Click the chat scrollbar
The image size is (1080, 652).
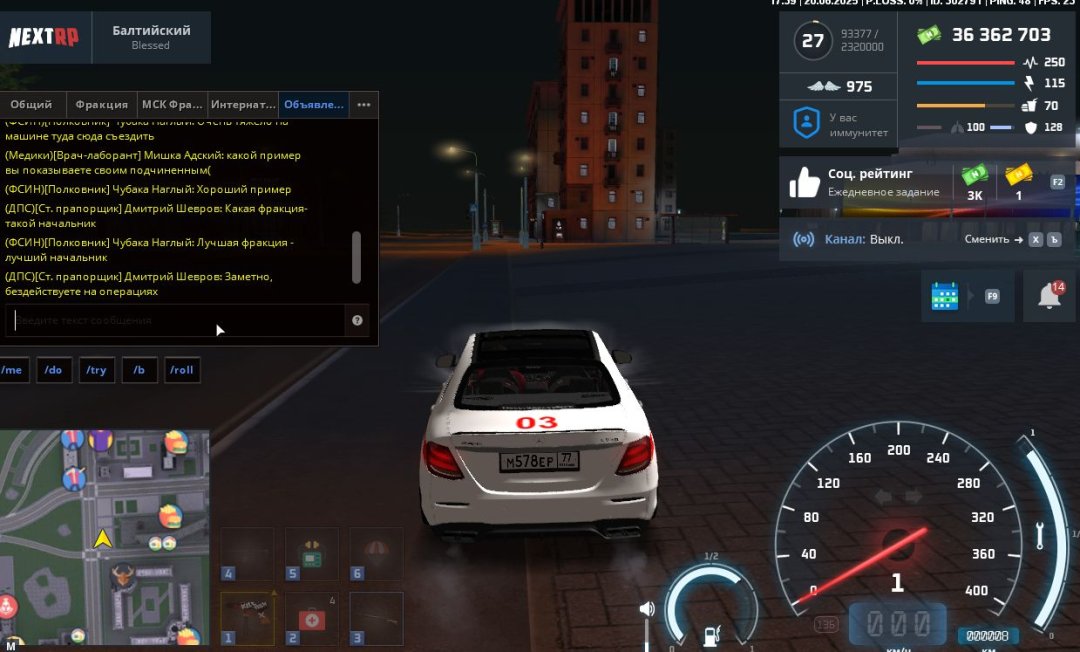(x=356, y=256)
